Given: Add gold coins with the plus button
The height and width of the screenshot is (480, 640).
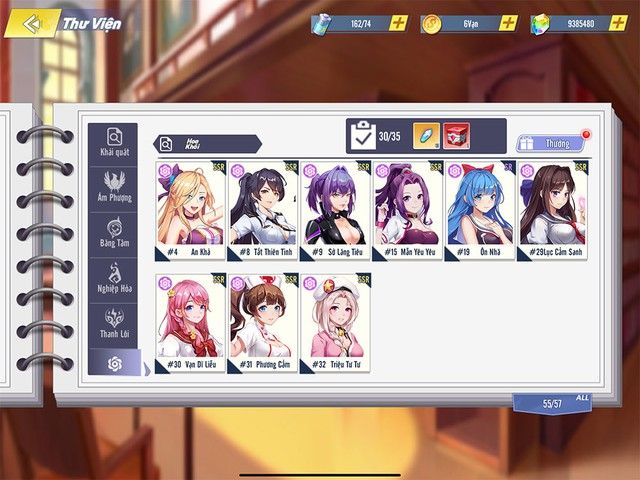Looking at the screenshot, I should 507,23.
